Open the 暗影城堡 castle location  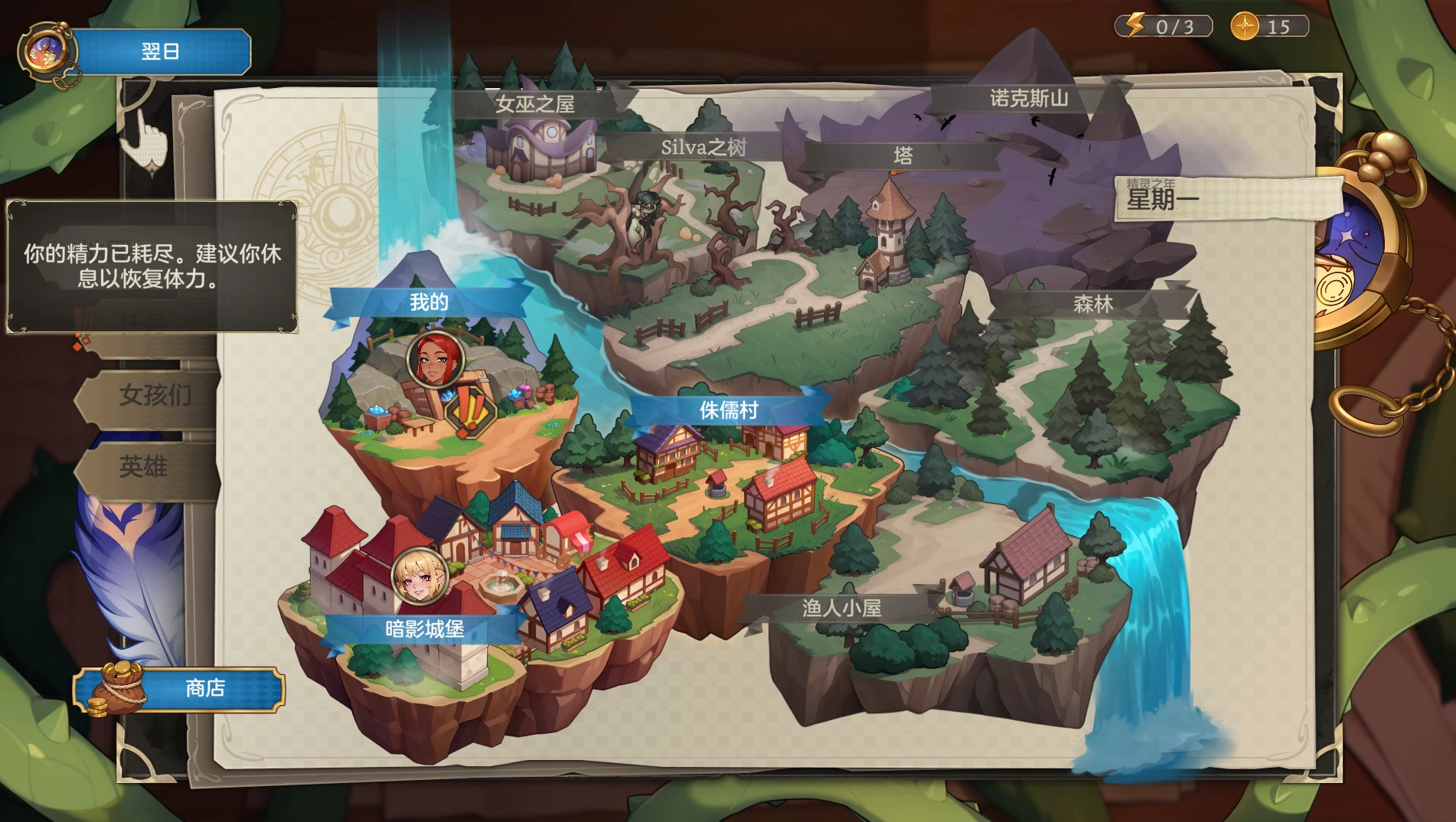coord(424,629)
